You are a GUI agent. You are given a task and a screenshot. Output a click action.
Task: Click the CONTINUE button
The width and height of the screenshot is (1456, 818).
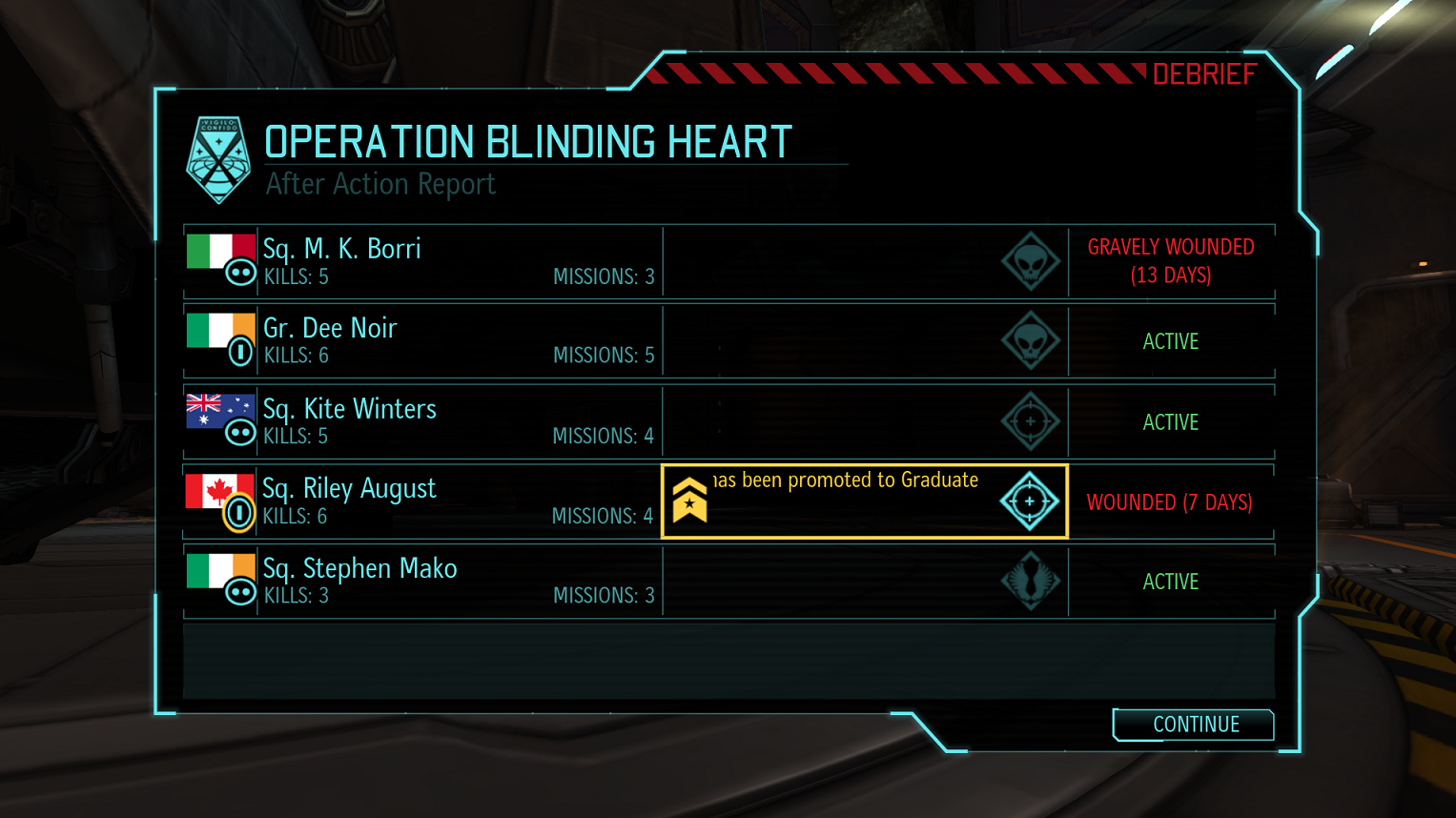(1194, 725)
